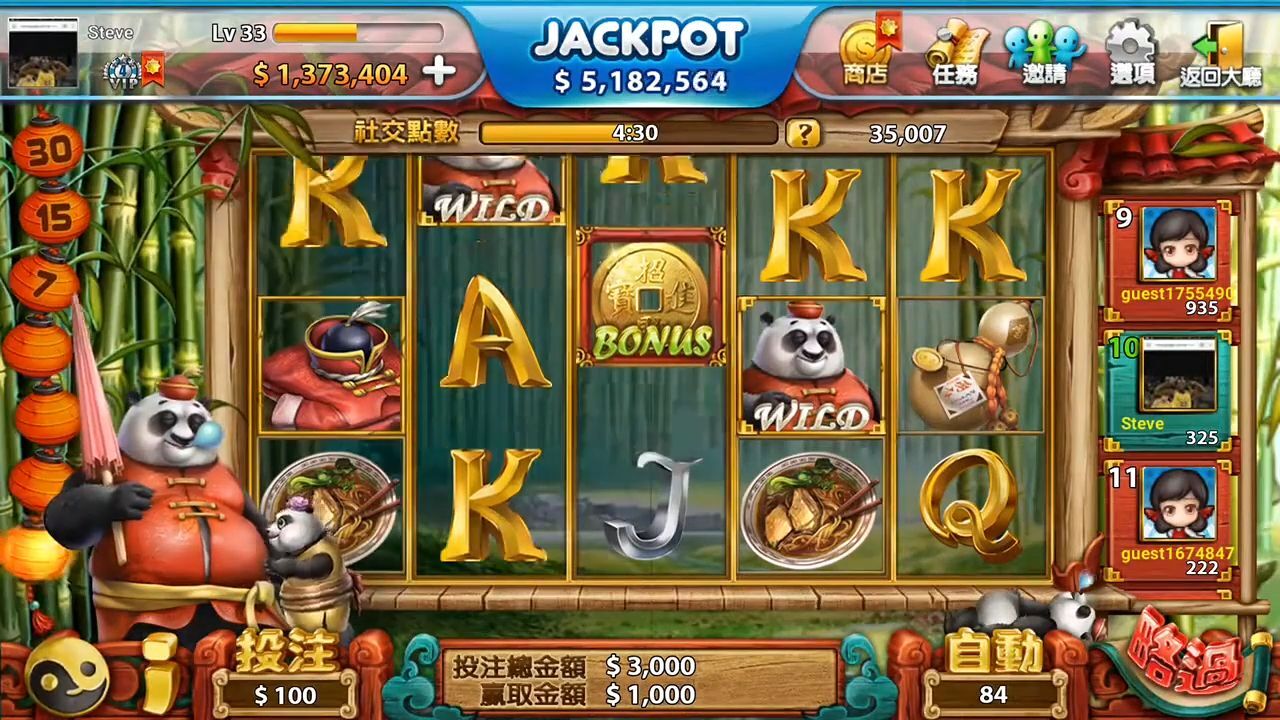
Task: Invite friends via 邀請 icon
Action: [1044, 54]
